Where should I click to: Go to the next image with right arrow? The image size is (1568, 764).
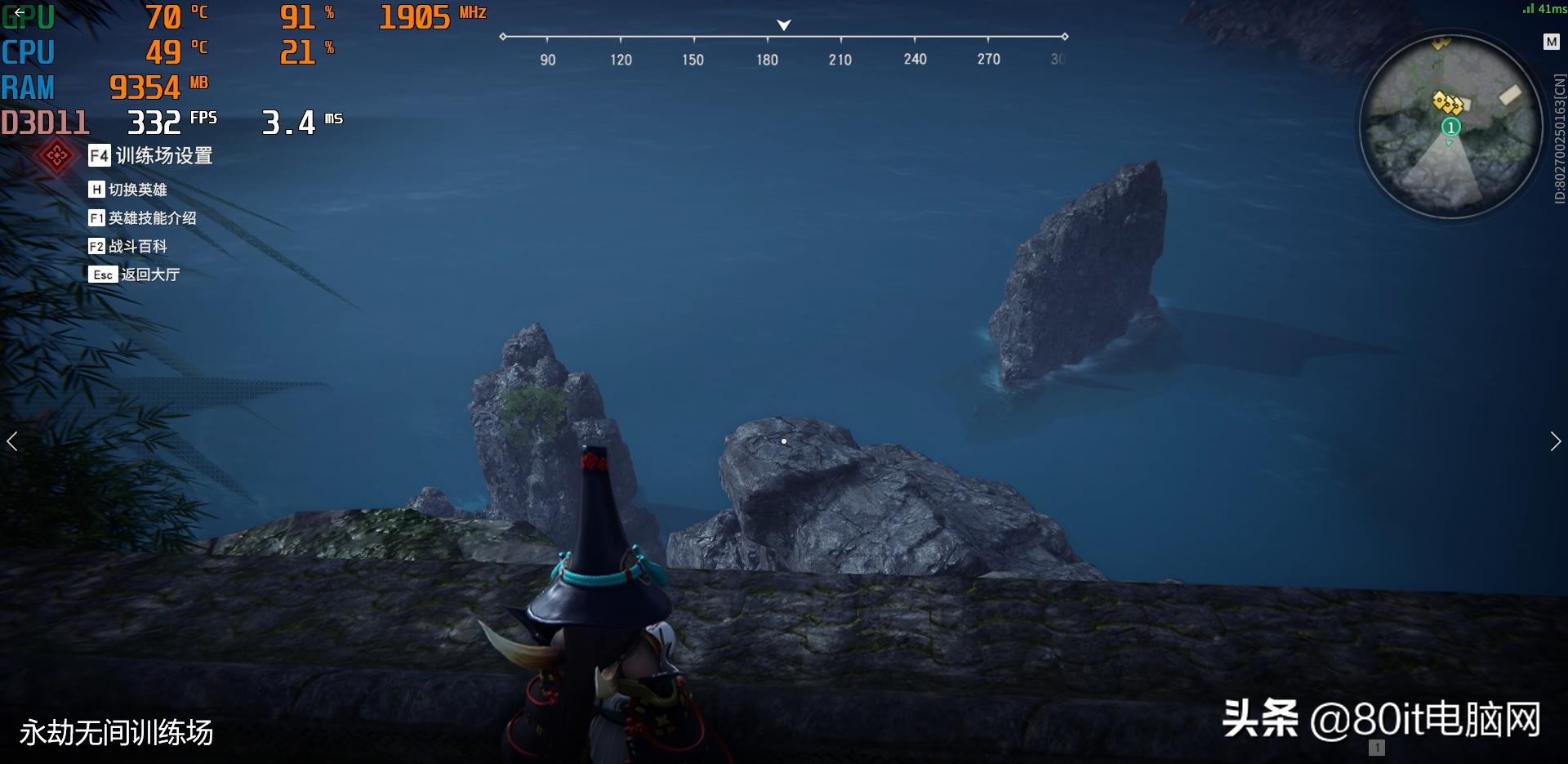coord(1555,441)
